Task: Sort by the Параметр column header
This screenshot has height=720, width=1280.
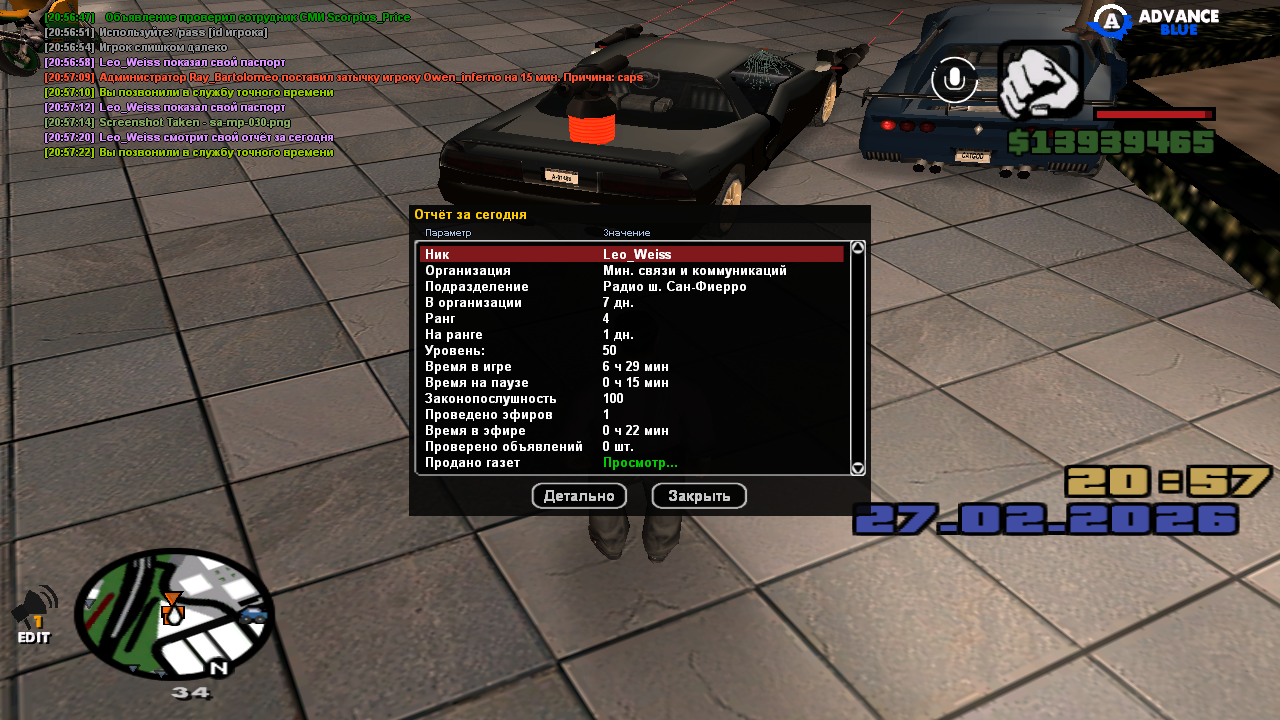Action: point(448,233)
